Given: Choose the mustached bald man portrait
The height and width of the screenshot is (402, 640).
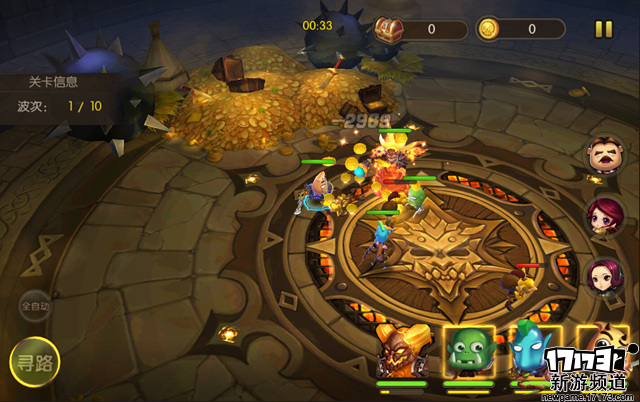Looking at the screenshot, I should (603, 157).
